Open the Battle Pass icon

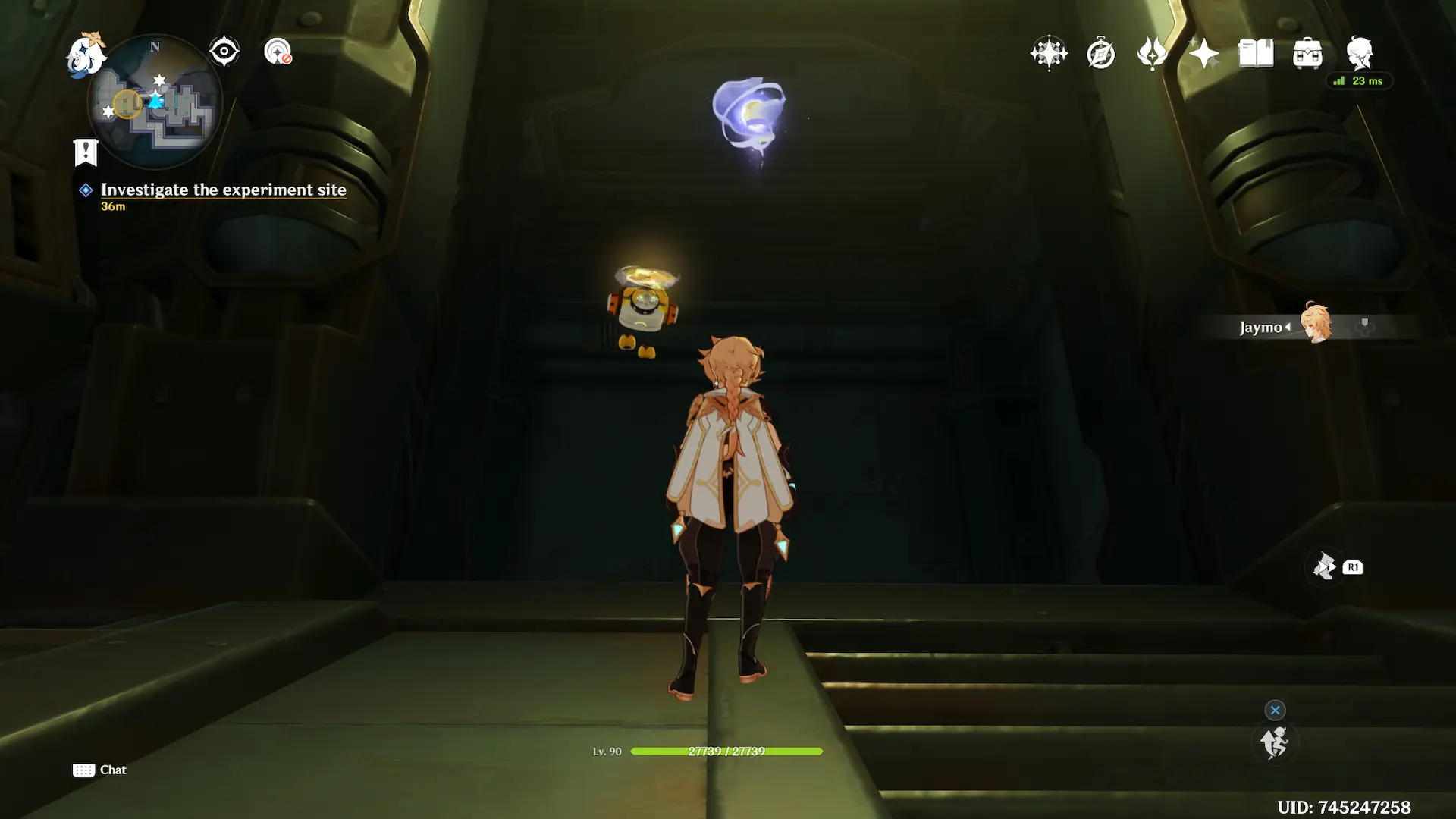(x=1152, y=54)
